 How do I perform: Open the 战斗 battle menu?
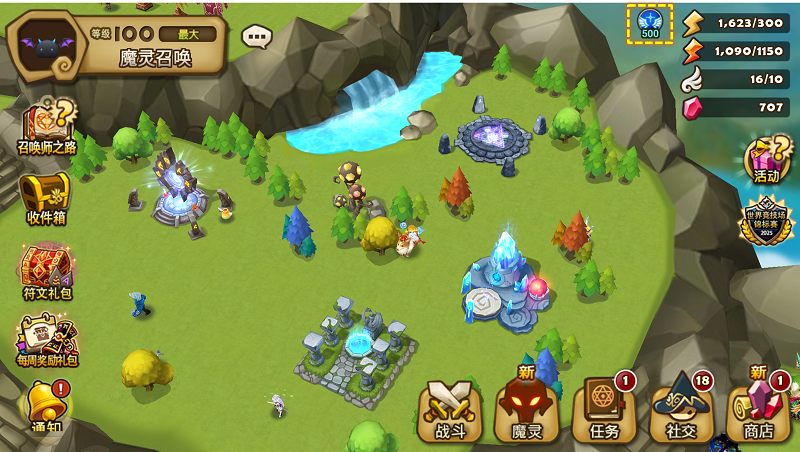point(444,410)
